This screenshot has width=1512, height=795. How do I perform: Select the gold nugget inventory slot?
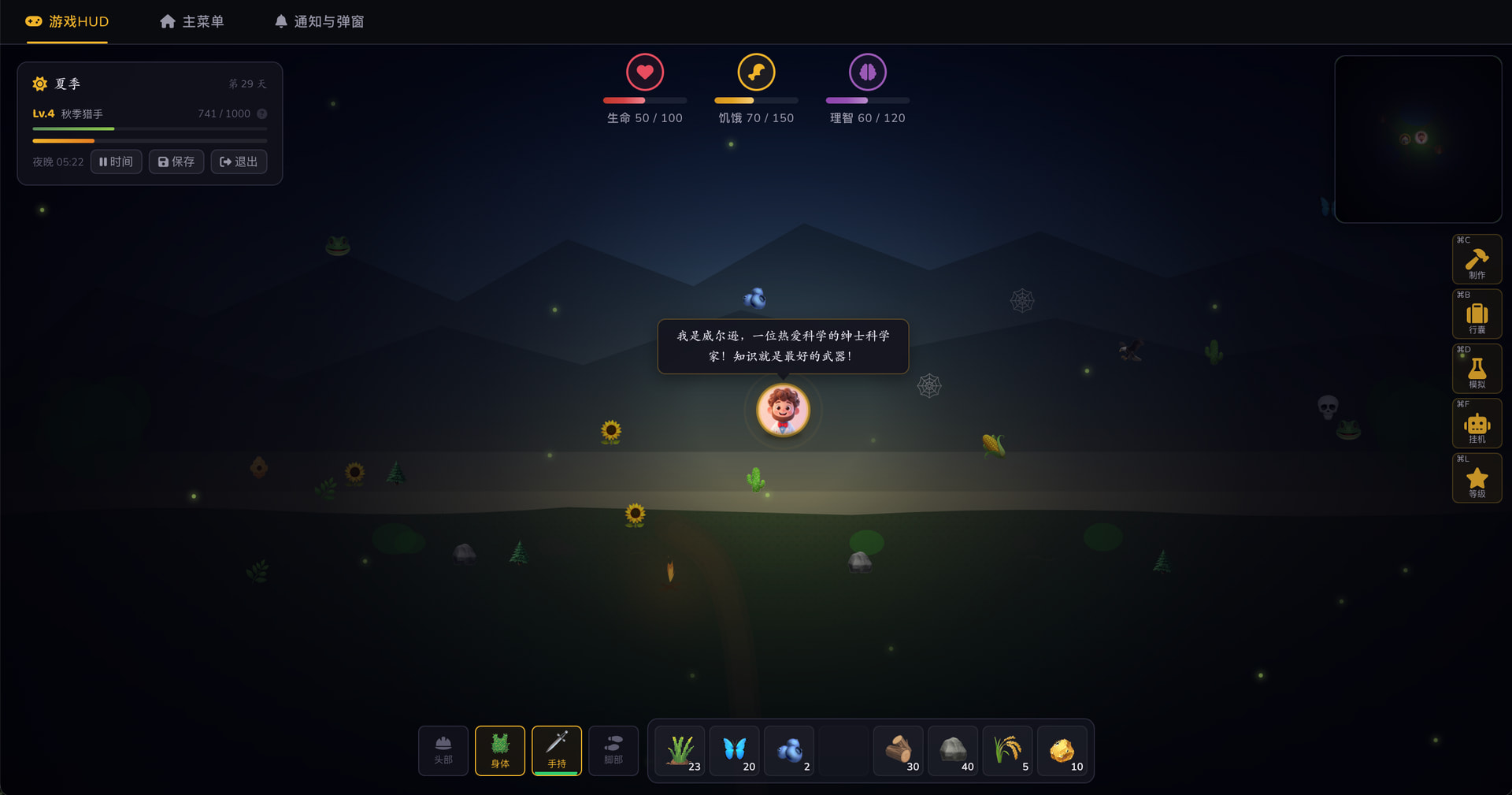click(x=1062, y=750)
